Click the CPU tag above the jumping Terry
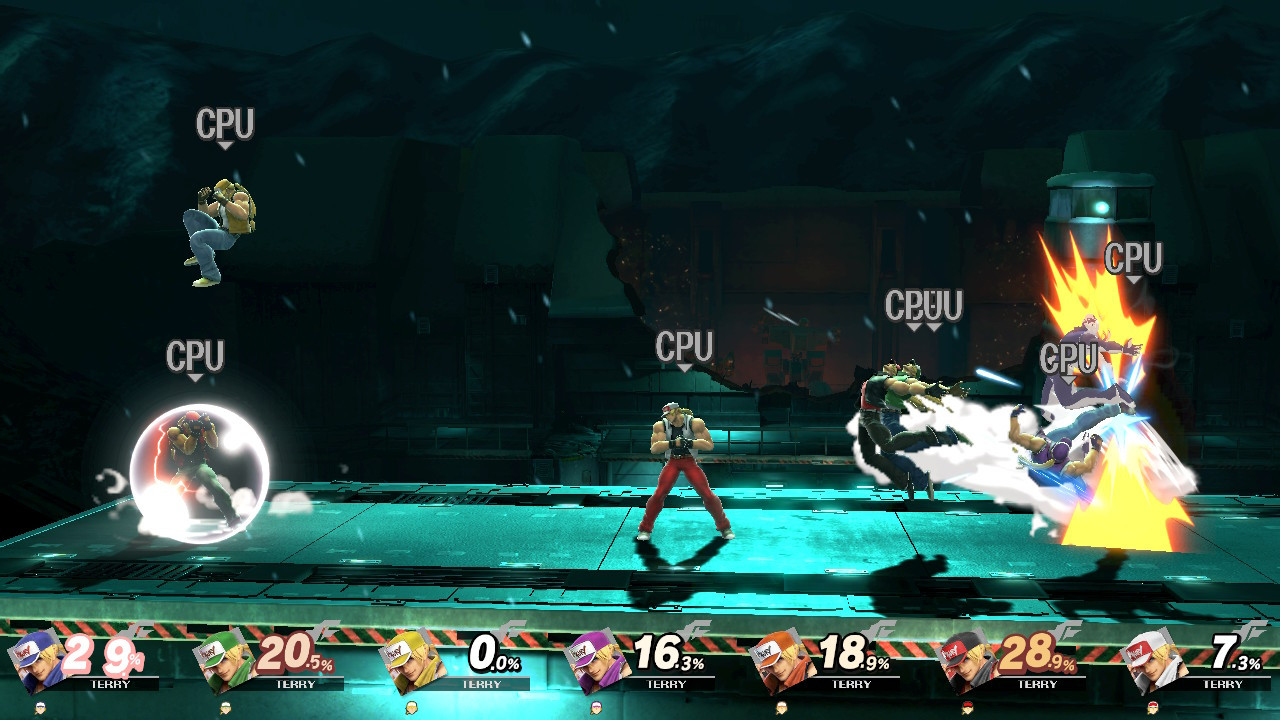This screenshot has width=1280, height=720. 227,123
